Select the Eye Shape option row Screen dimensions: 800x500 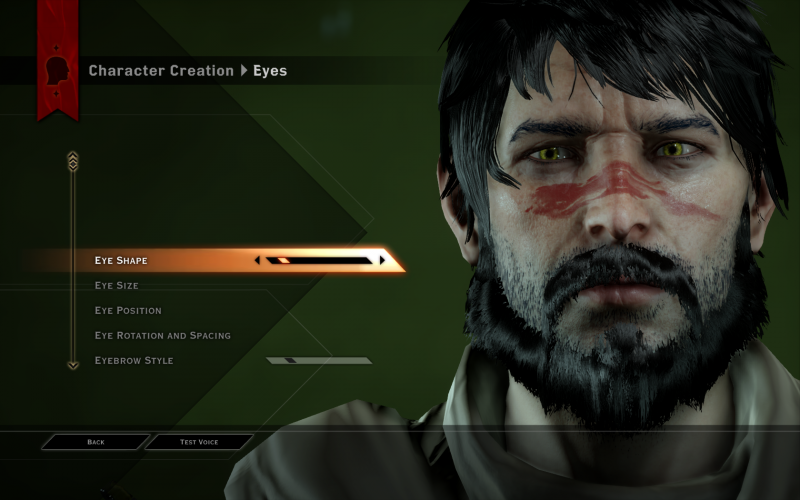(x=121, y=261)
